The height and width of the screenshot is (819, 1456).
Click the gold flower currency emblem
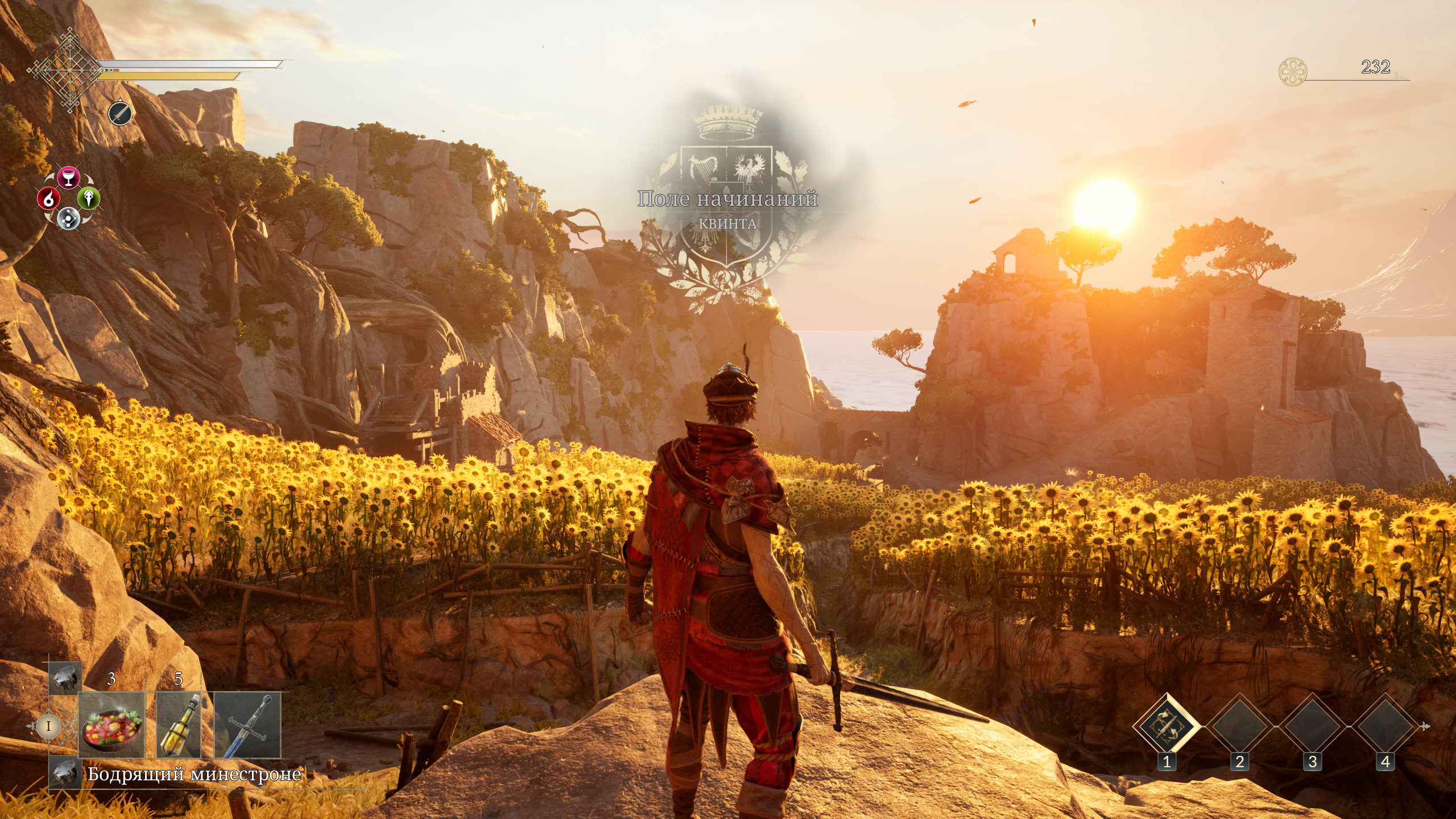coord(1292,72)
